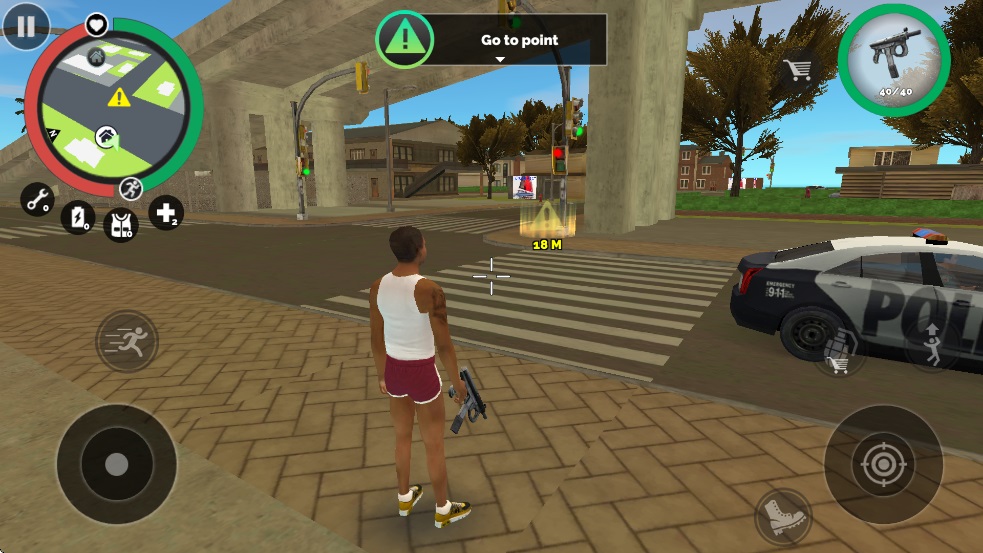Pause the game

tap(26, 25)
